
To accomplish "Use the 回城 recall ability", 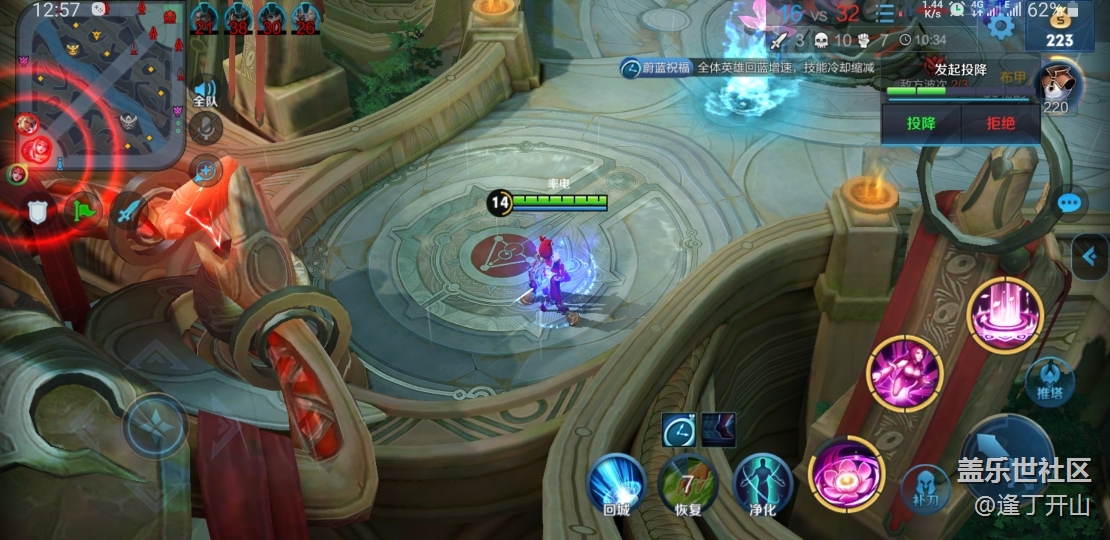I will coord(615,482).
